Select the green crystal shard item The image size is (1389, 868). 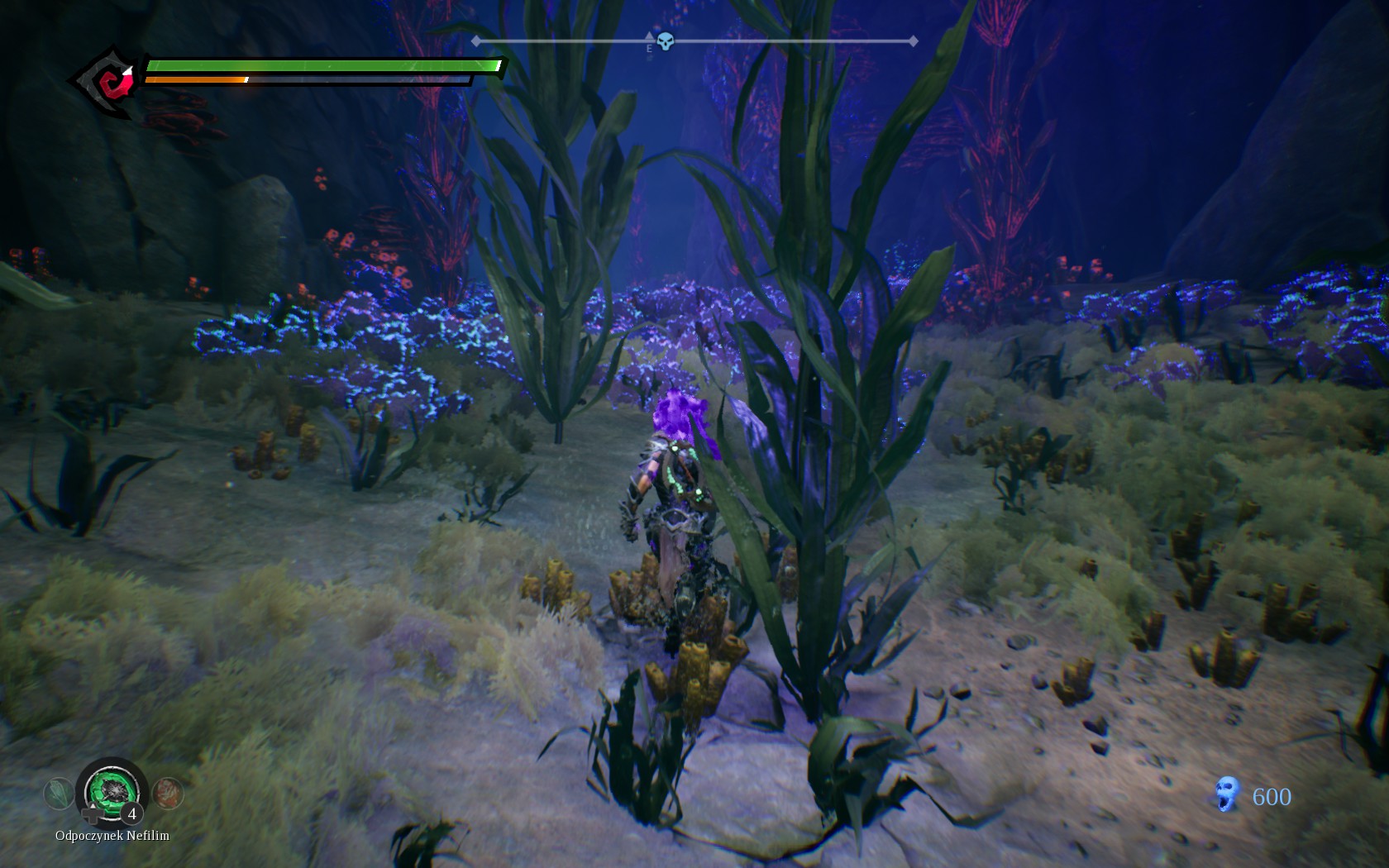coord(58,794)
